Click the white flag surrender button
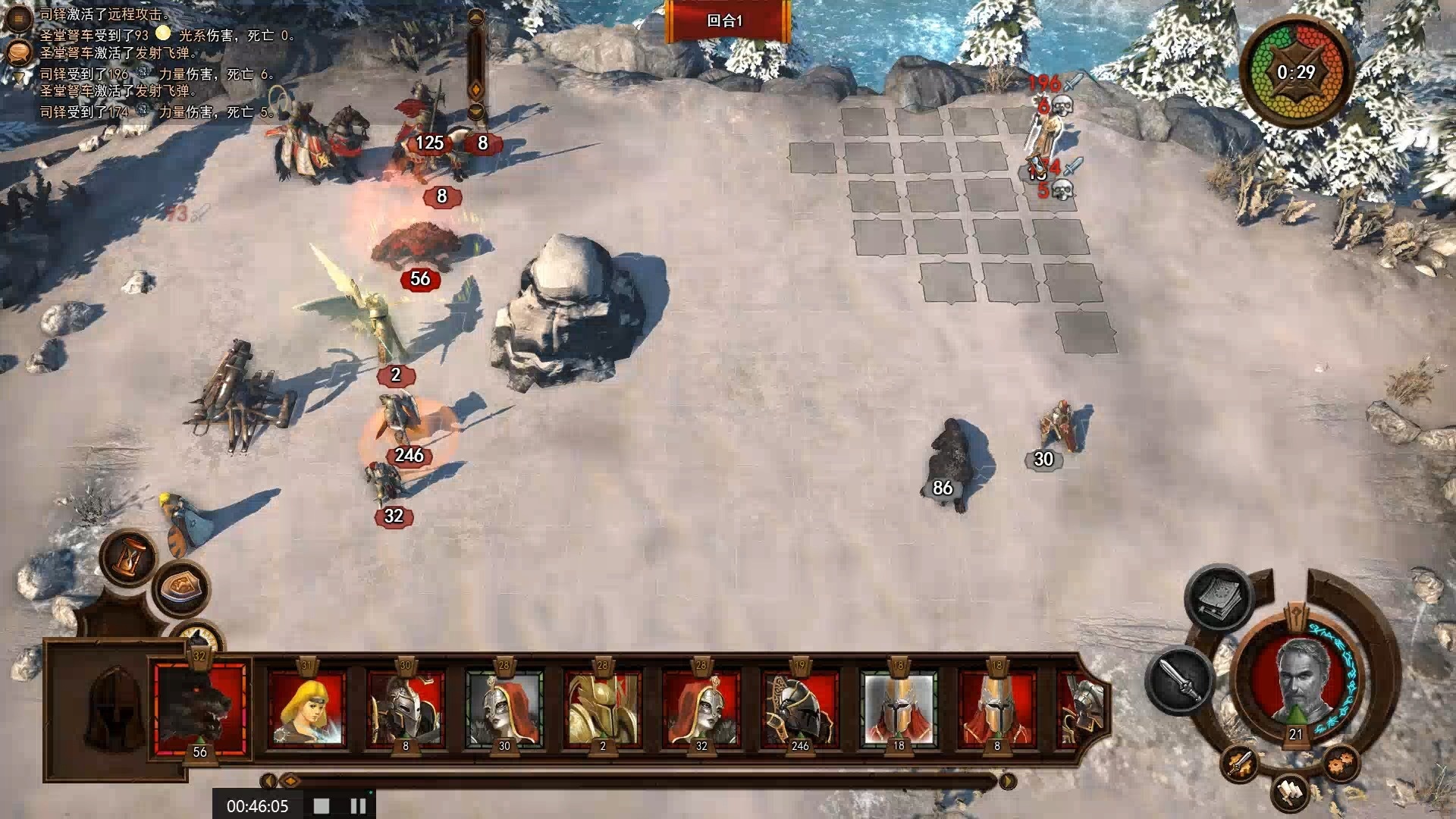Image resolution: width=1456 pixels, height=819 pixels. (1290, 792)
